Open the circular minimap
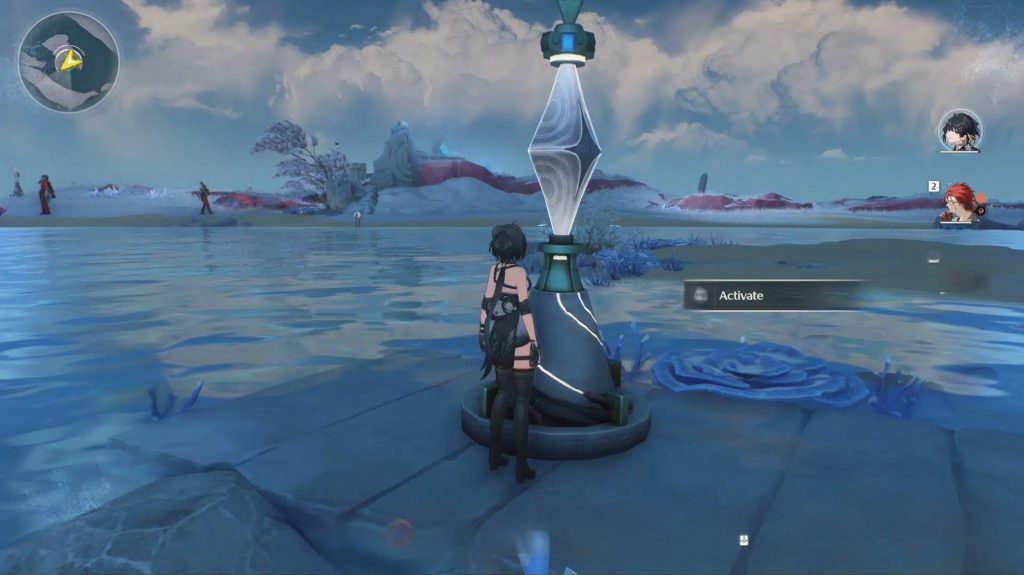The image size is (1024, 575). [x=68, y=62]
